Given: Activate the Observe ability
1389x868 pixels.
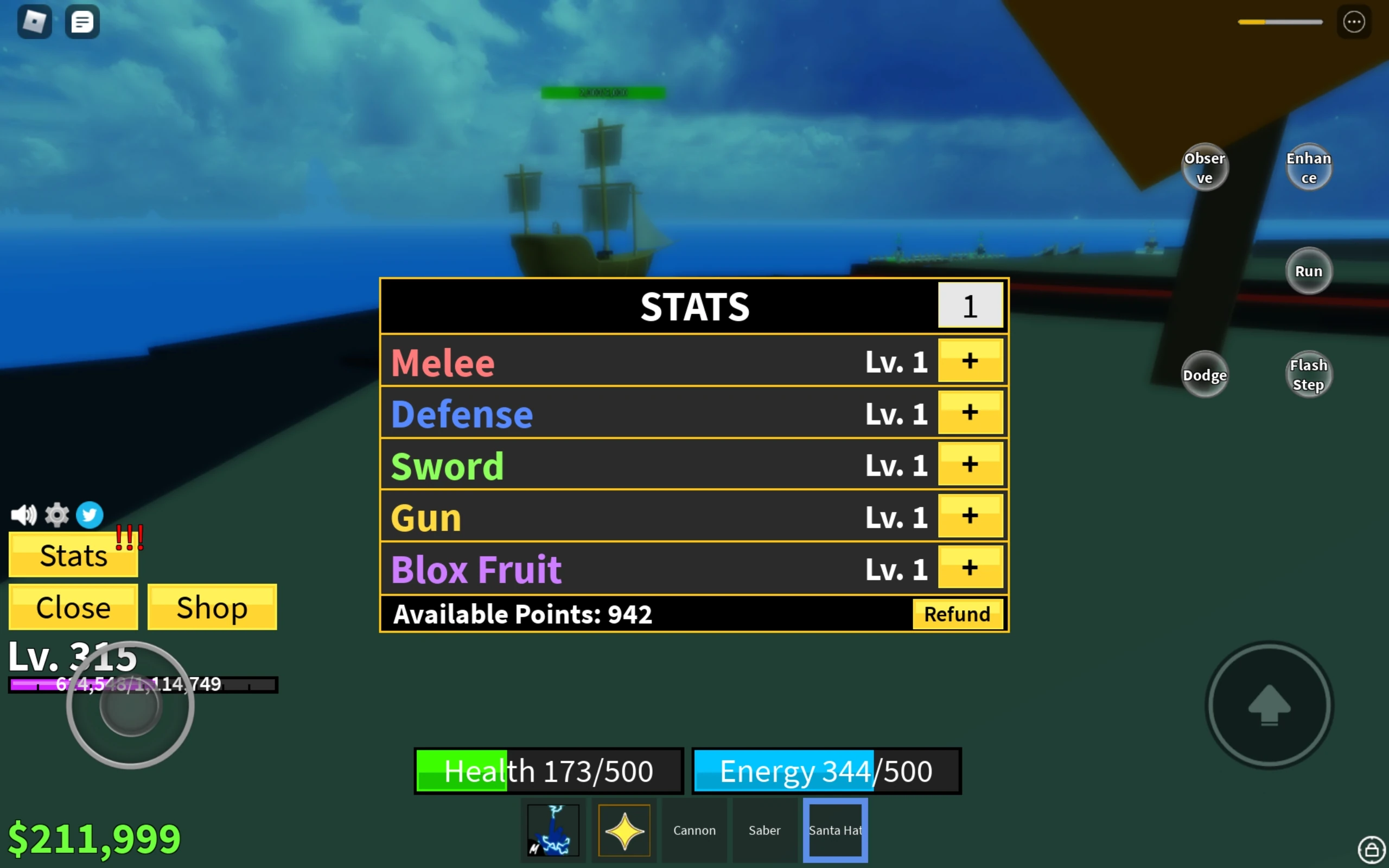Looking at the screenshot, I should [1205, 167].
